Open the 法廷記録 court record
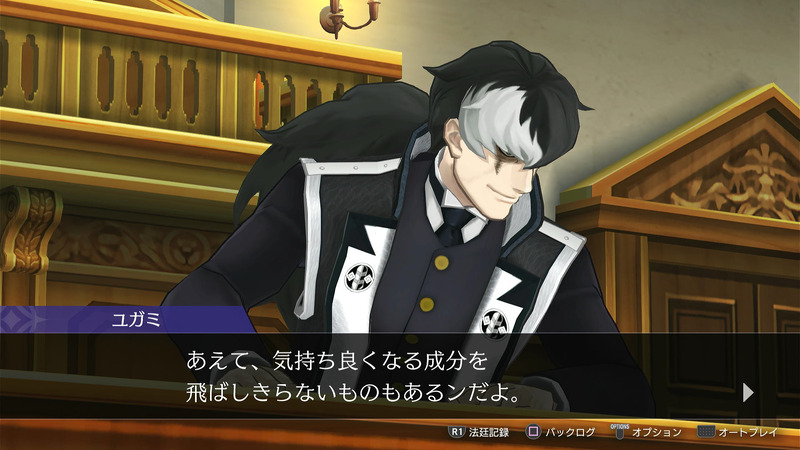800x450 pixels. point(480,432)
